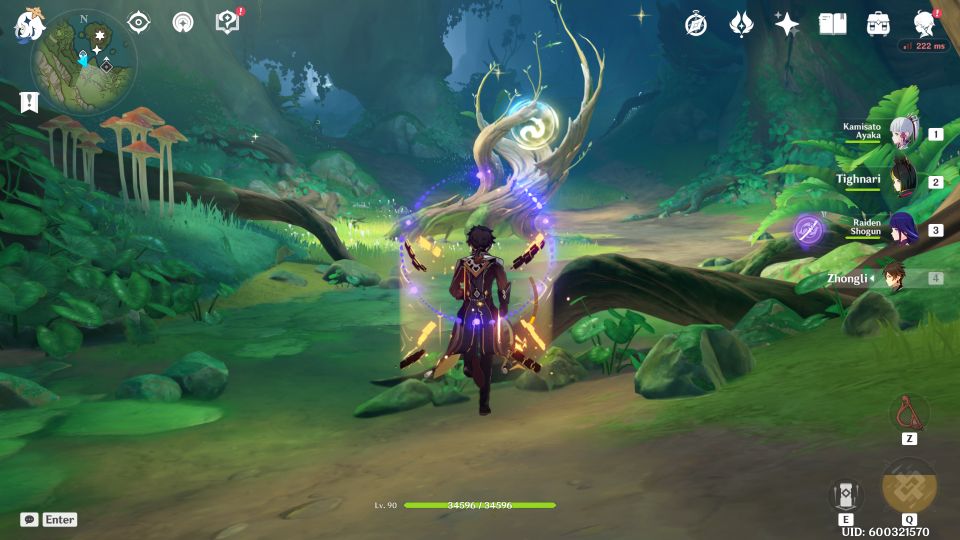Image resolution: width=960 pixels, height=540 pixels.
Task: Open the Battle Pass icon
Action: [741, 24]
